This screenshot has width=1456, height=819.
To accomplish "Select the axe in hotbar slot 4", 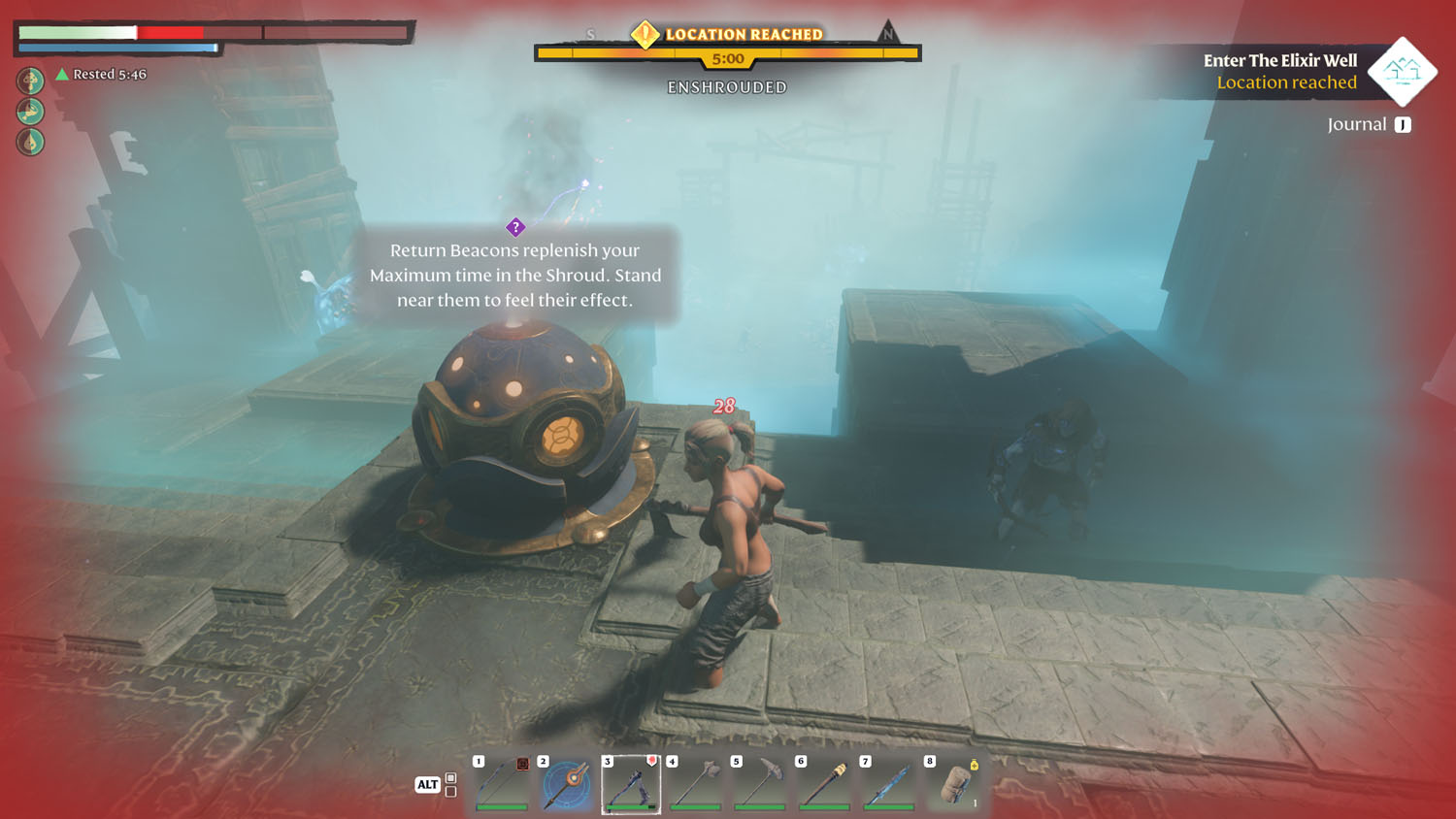I will [x=696, y=784].
